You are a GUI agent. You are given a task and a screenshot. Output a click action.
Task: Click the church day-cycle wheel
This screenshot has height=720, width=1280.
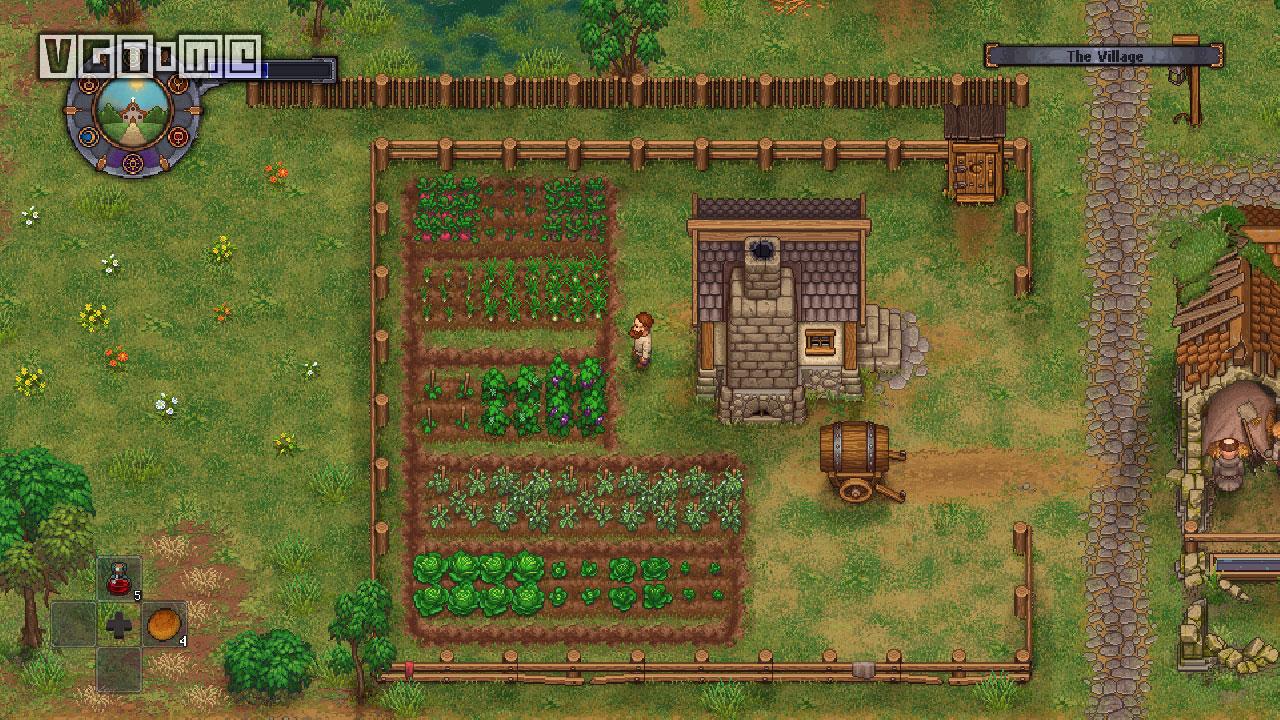click(134, 113)
